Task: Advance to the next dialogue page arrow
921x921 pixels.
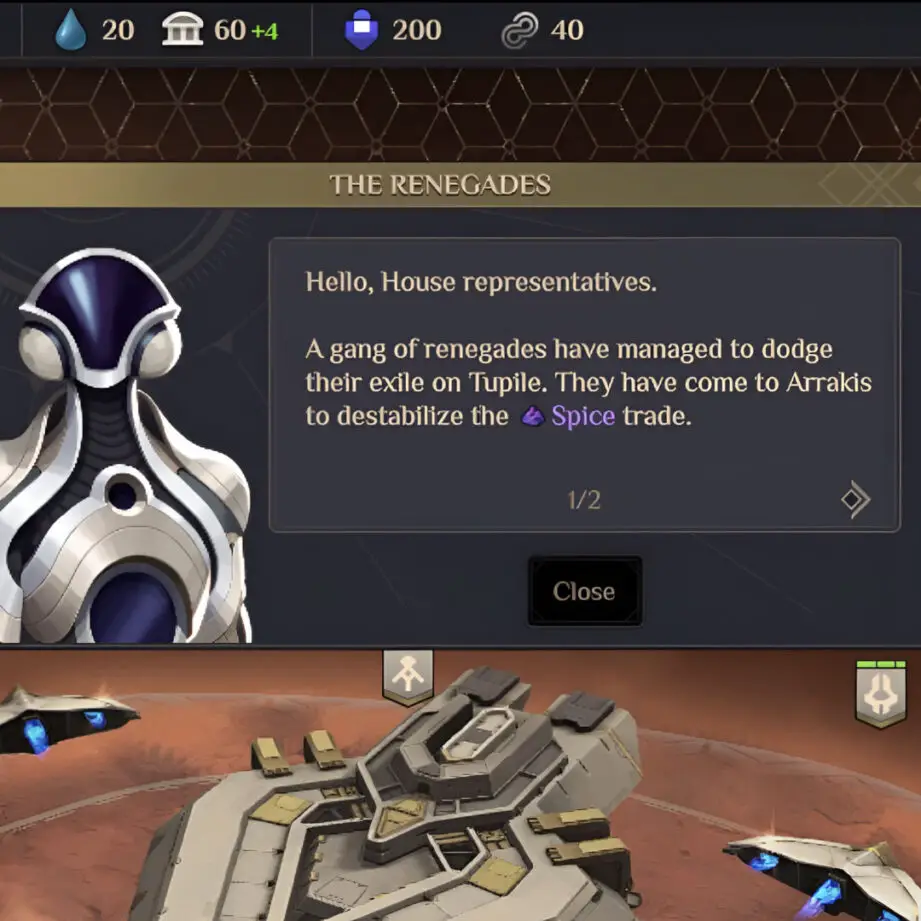Action: (x=855, y=500)
